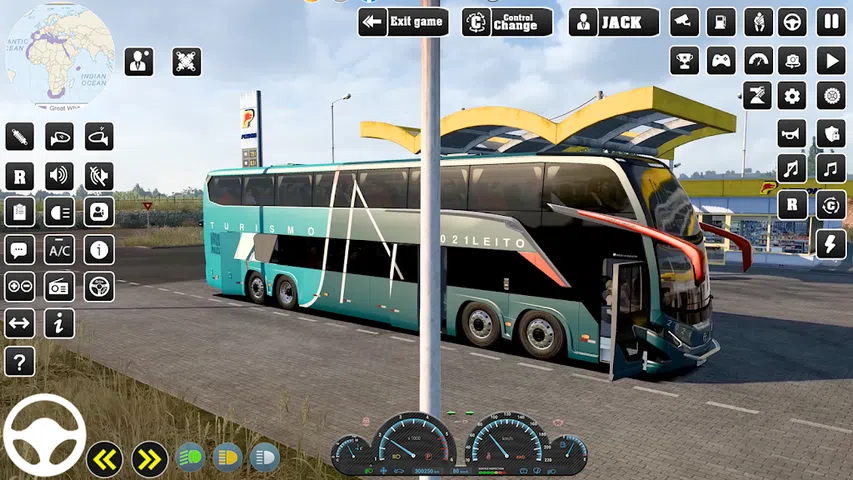Open settings with the gear icon
Screen dimensions: 853x480
coord(793,96)
